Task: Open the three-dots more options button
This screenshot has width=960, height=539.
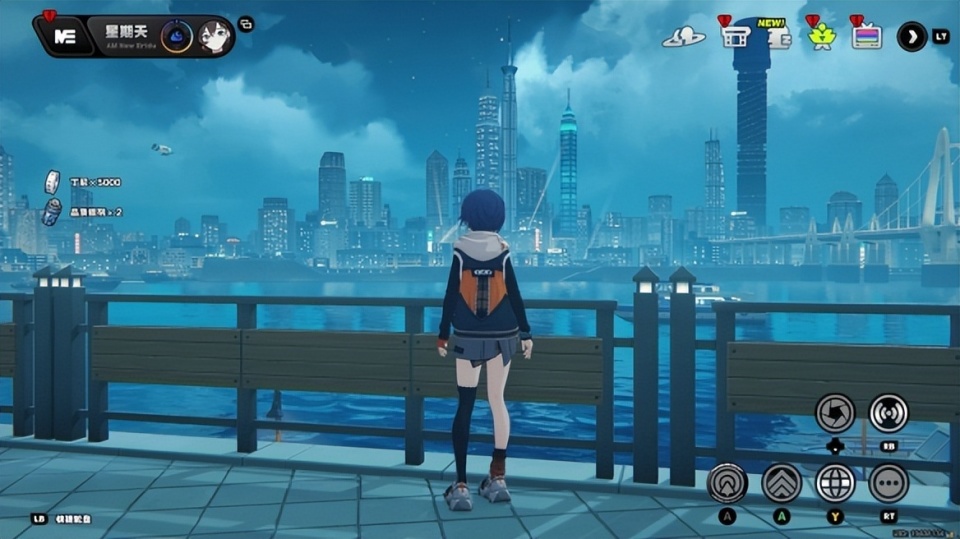Action: point(888,483)
